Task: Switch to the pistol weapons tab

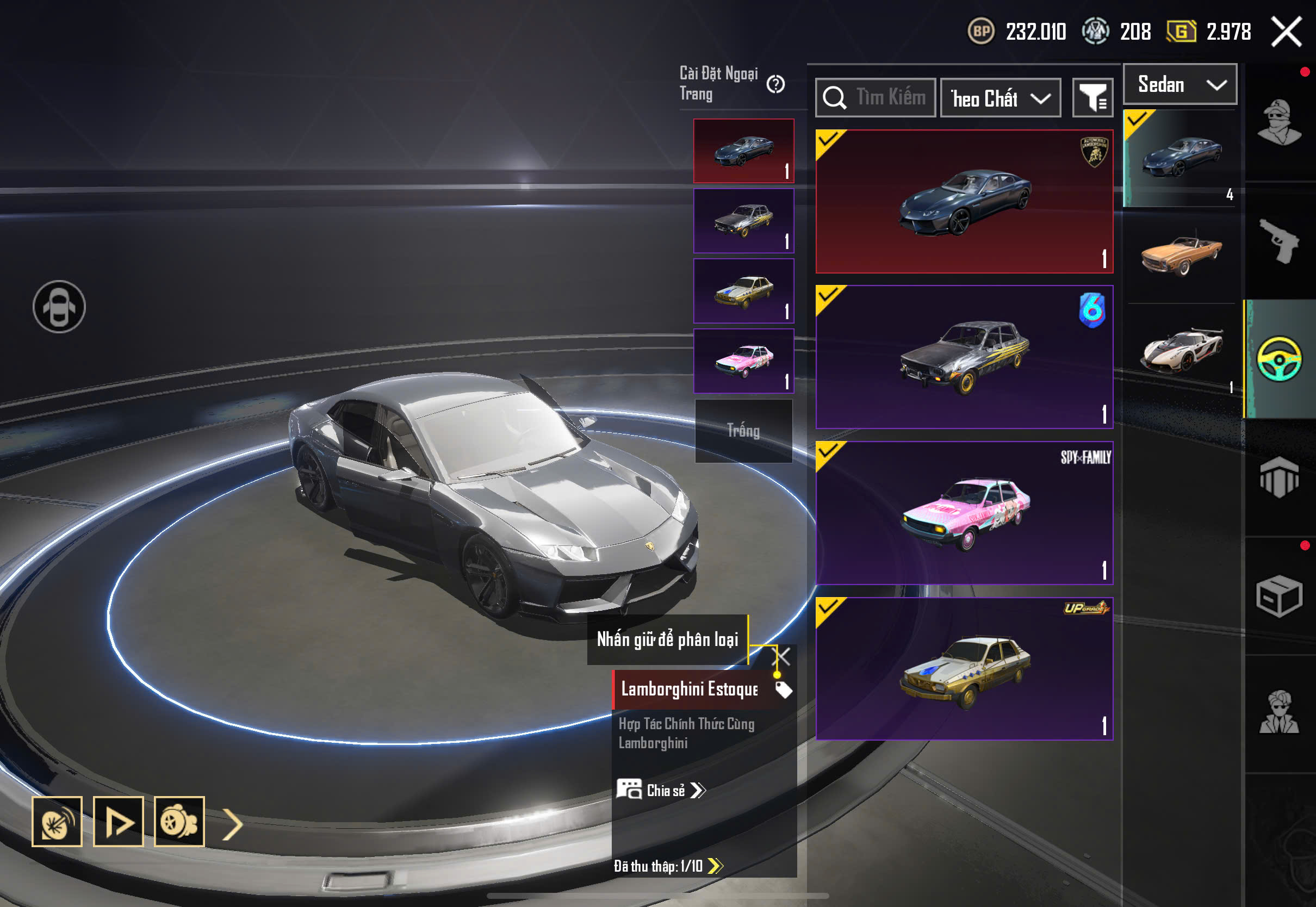Action: (x=1279, y=241)
